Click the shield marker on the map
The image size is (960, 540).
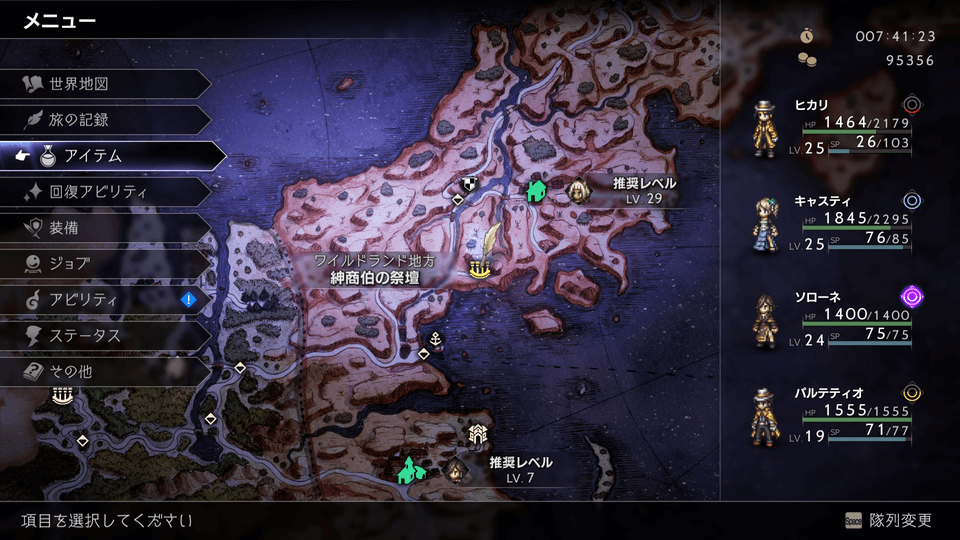point(468,184)
